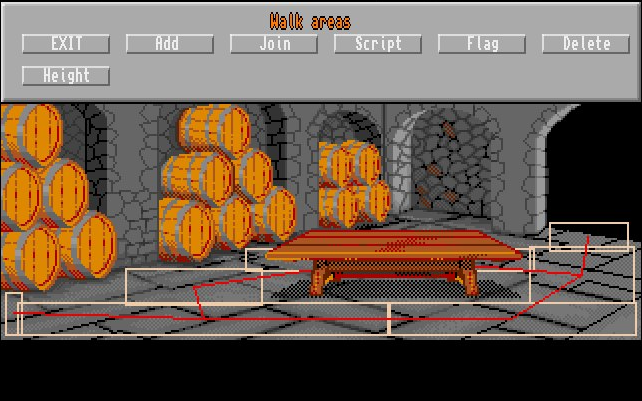Activate the Flag button

pyautogui.click(x=482, y=44)
